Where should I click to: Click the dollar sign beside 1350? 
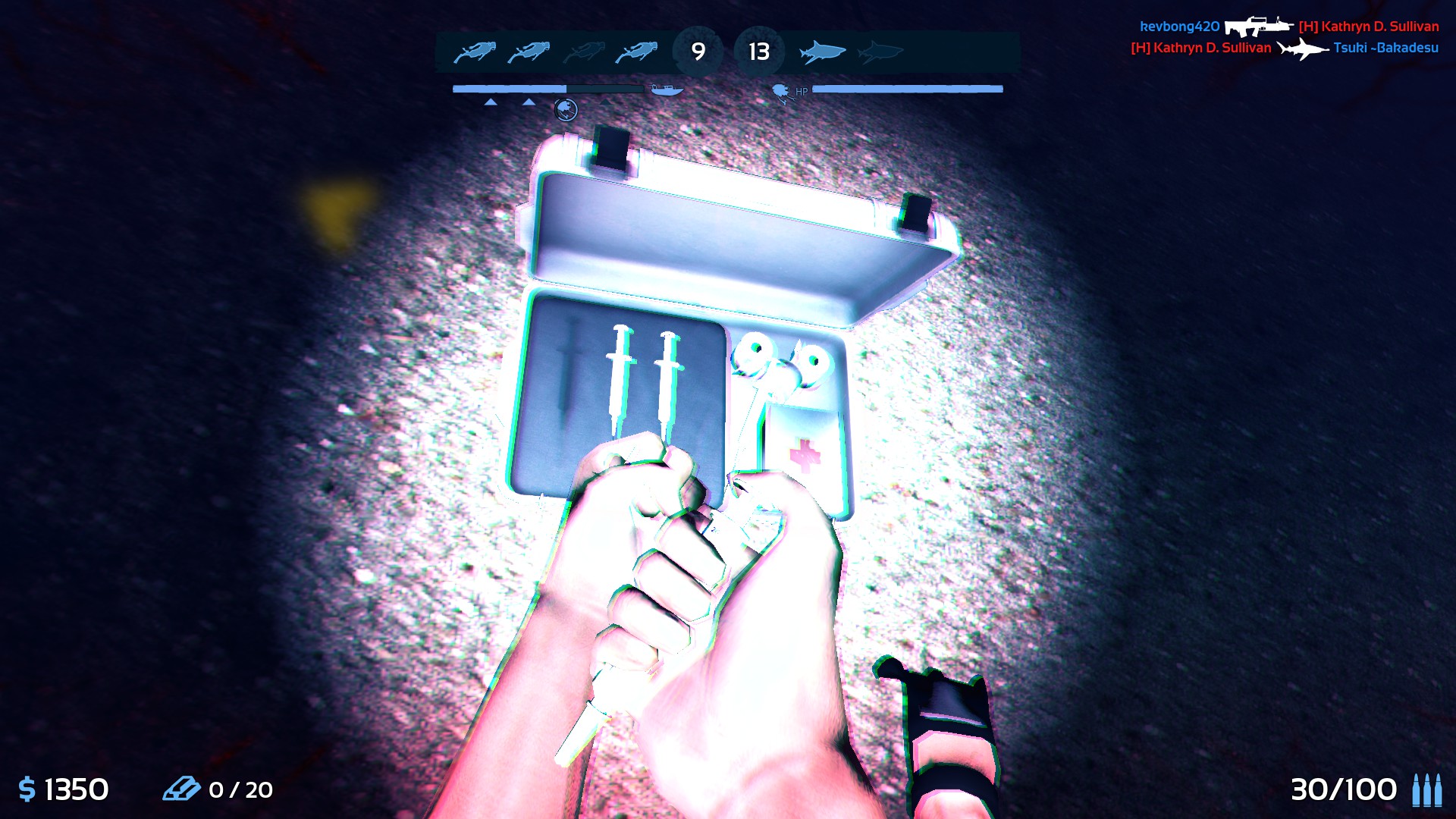click(27, 790)
